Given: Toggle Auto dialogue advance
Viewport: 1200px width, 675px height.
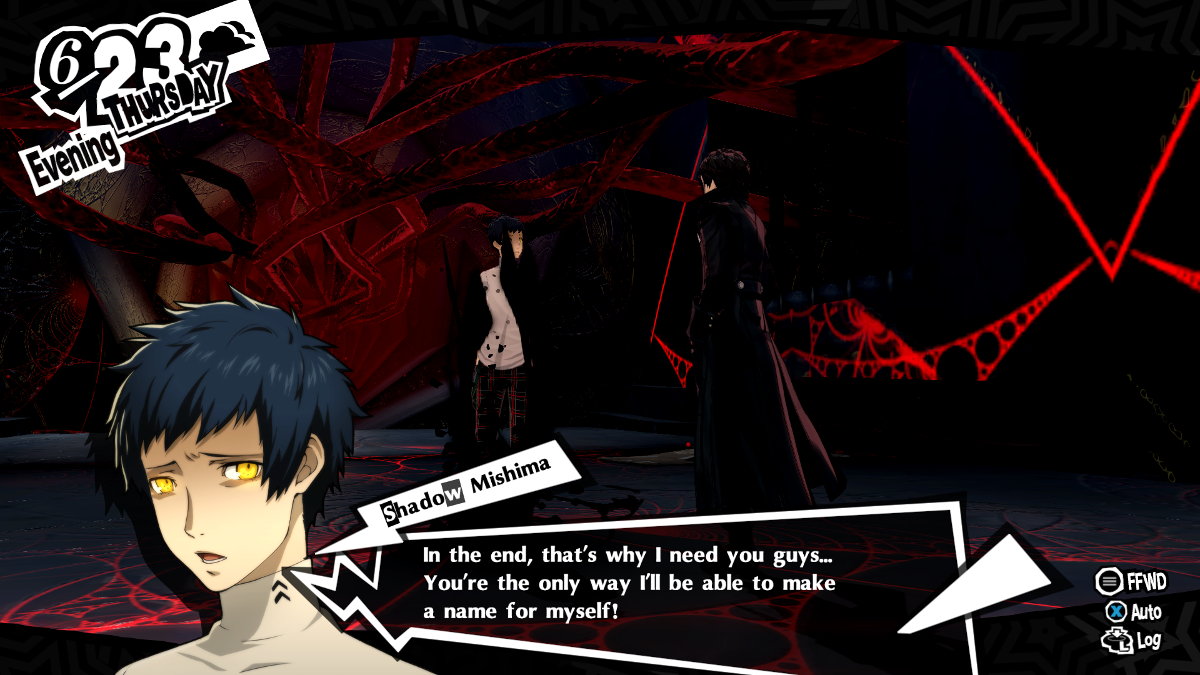Looking at the screenshot, I should (x=1133, y=611).
